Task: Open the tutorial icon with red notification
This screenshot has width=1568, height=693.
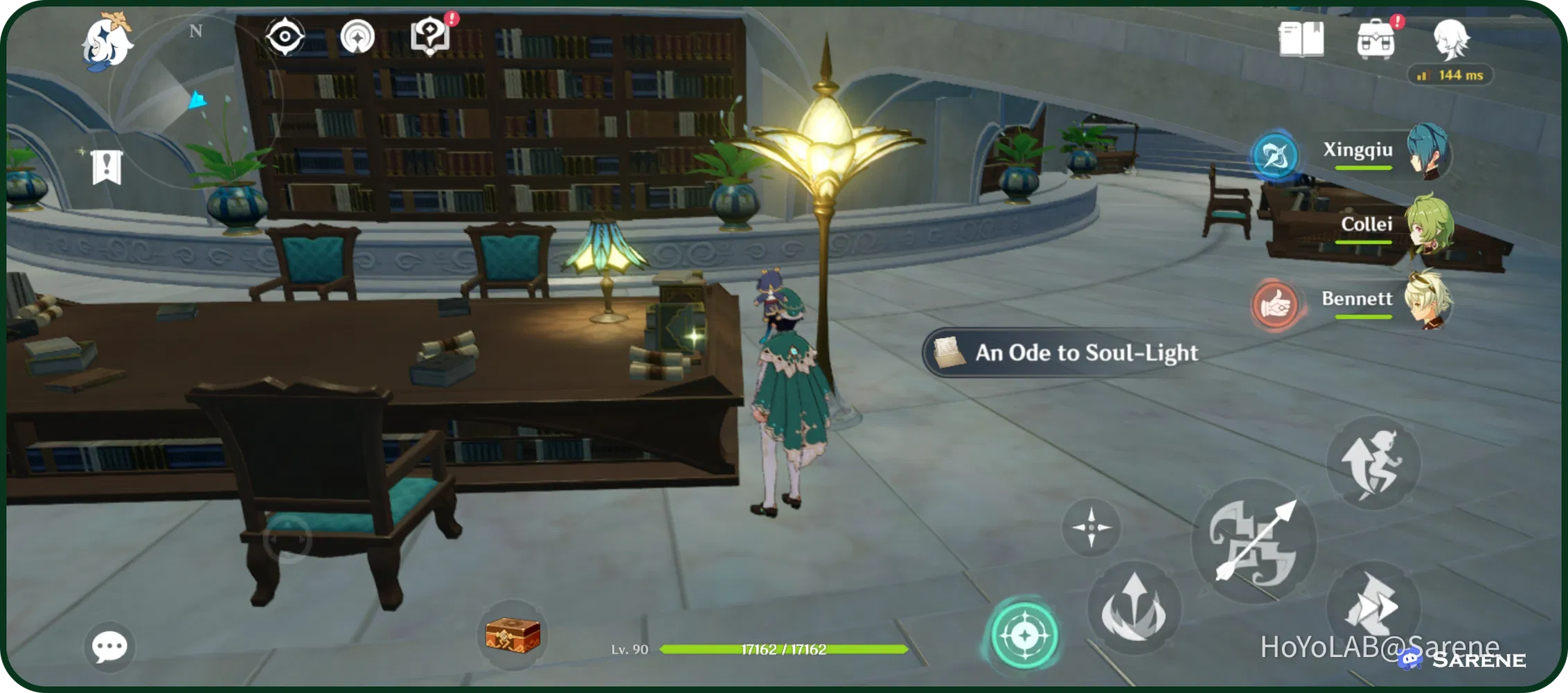Action: (x=430, y=33)
